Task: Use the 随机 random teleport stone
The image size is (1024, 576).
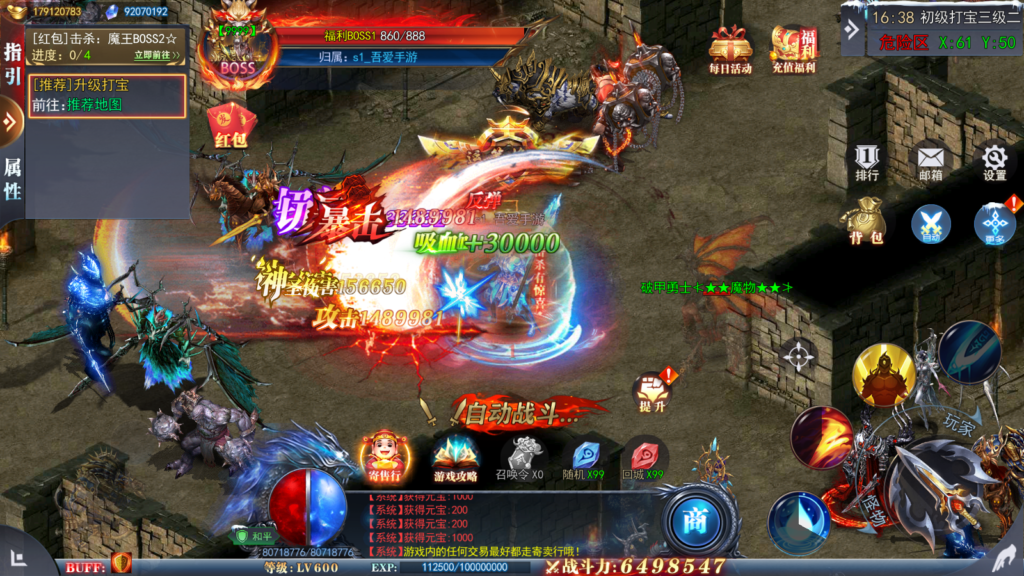Action: click(x=585, y=458)
